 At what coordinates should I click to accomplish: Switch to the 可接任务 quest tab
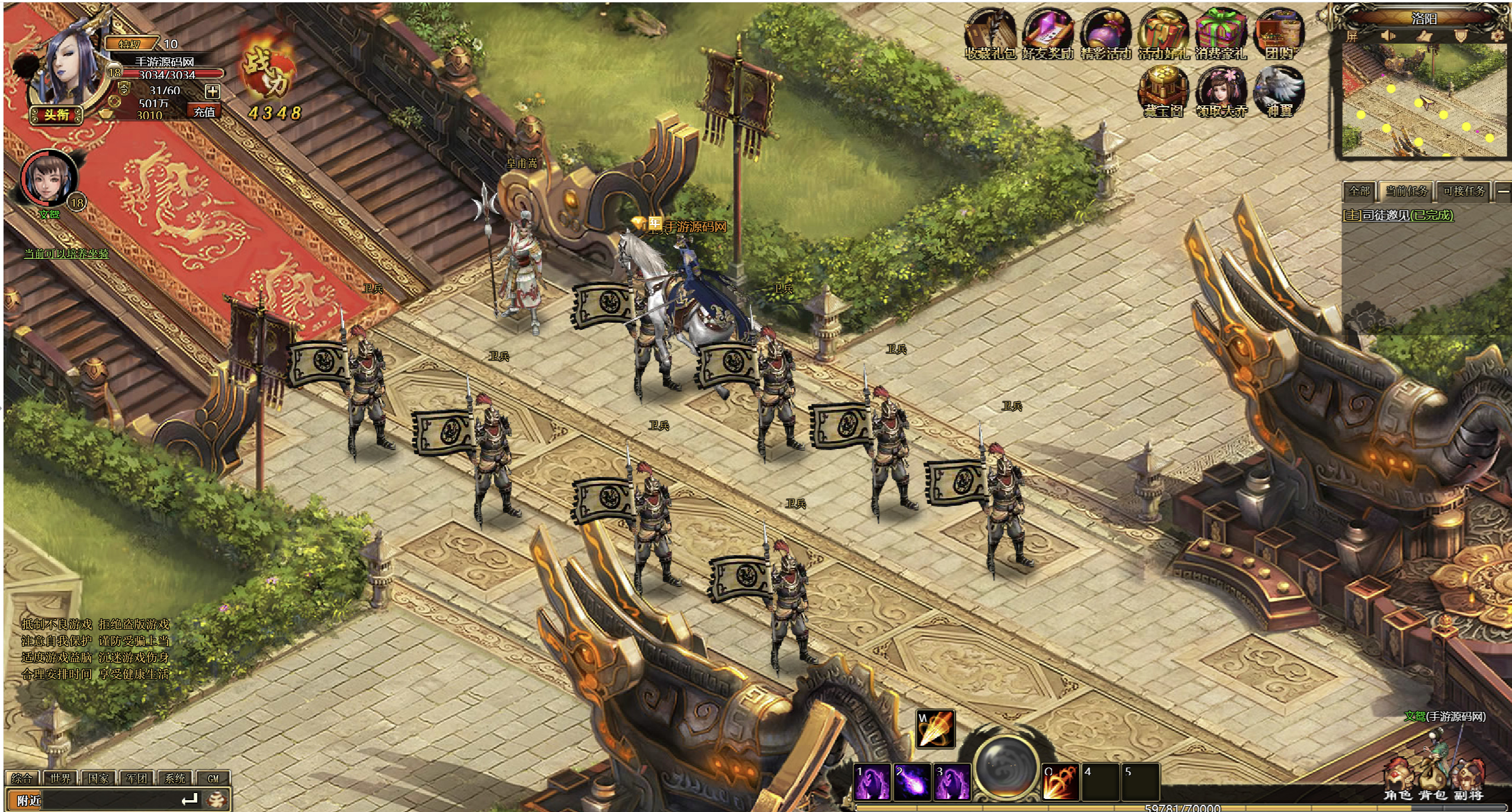pos(1464,191)
